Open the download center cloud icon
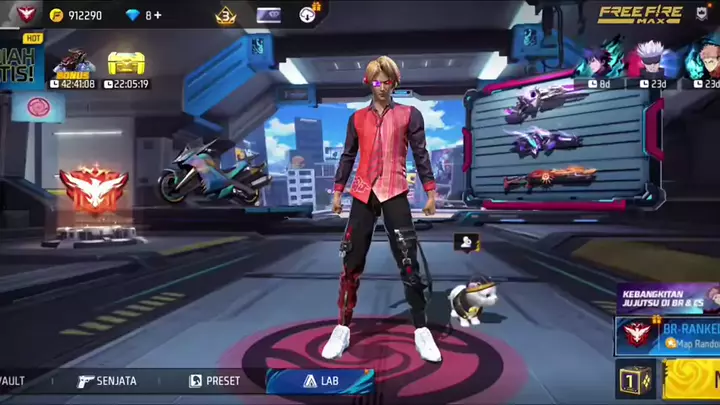 coord(308,15)
